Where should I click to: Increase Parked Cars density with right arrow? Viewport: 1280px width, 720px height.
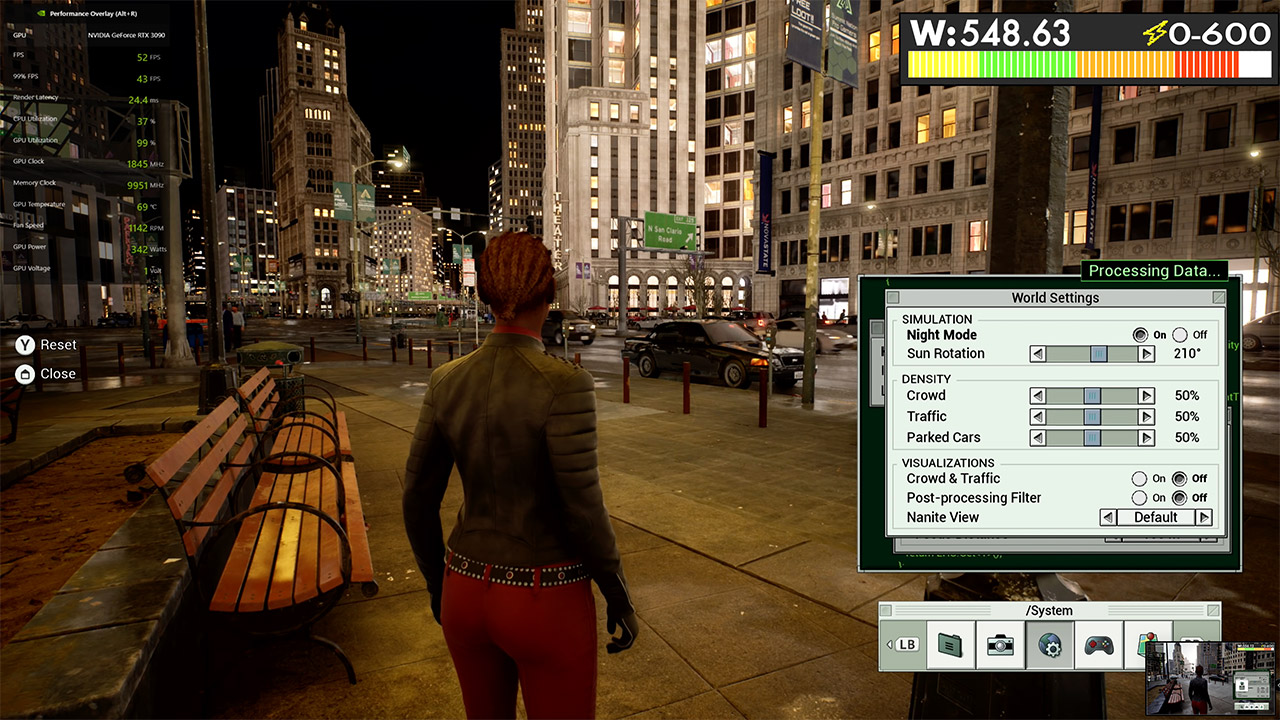[1146, 438]
